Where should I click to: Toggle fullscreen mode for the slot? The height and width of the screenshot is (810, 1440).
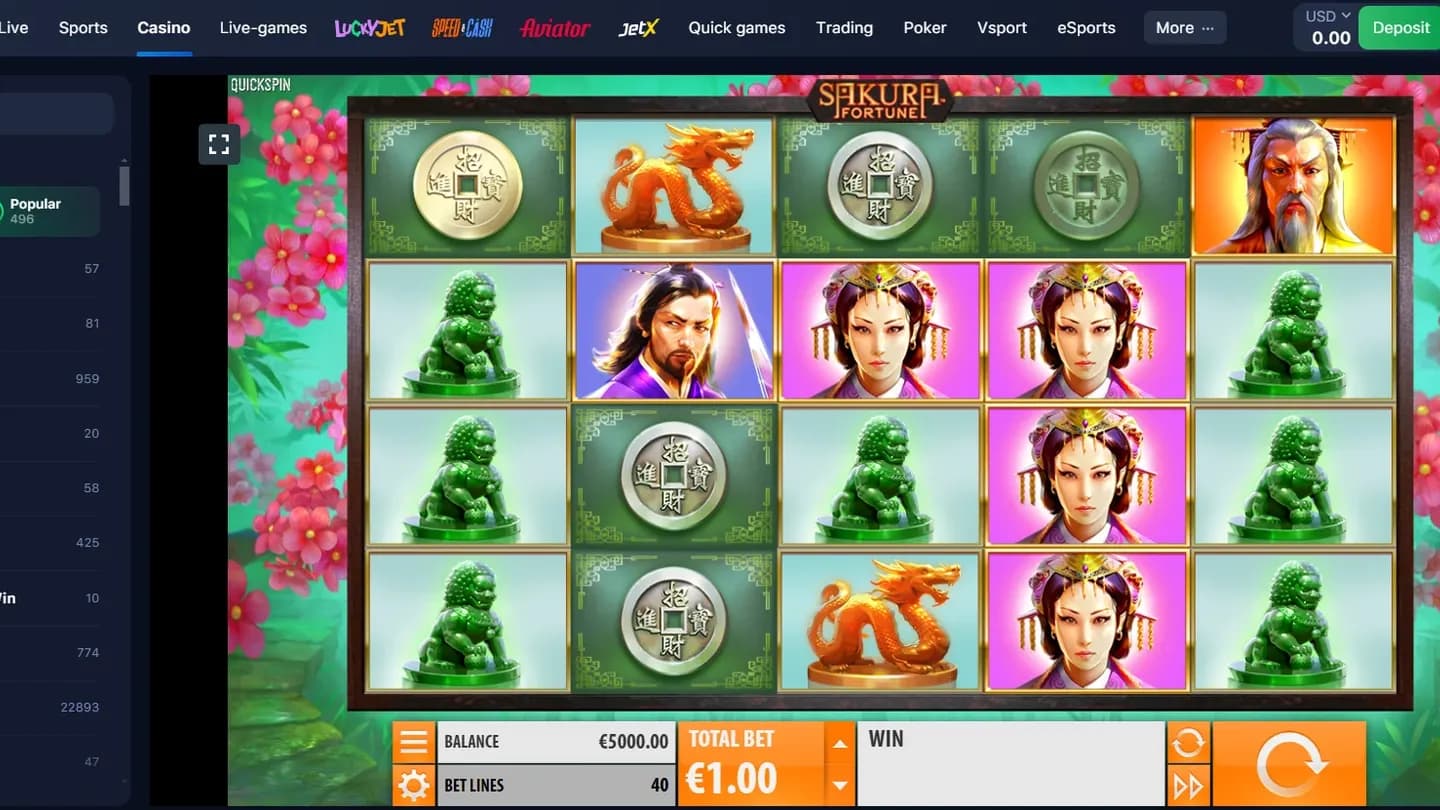(219, 144)
